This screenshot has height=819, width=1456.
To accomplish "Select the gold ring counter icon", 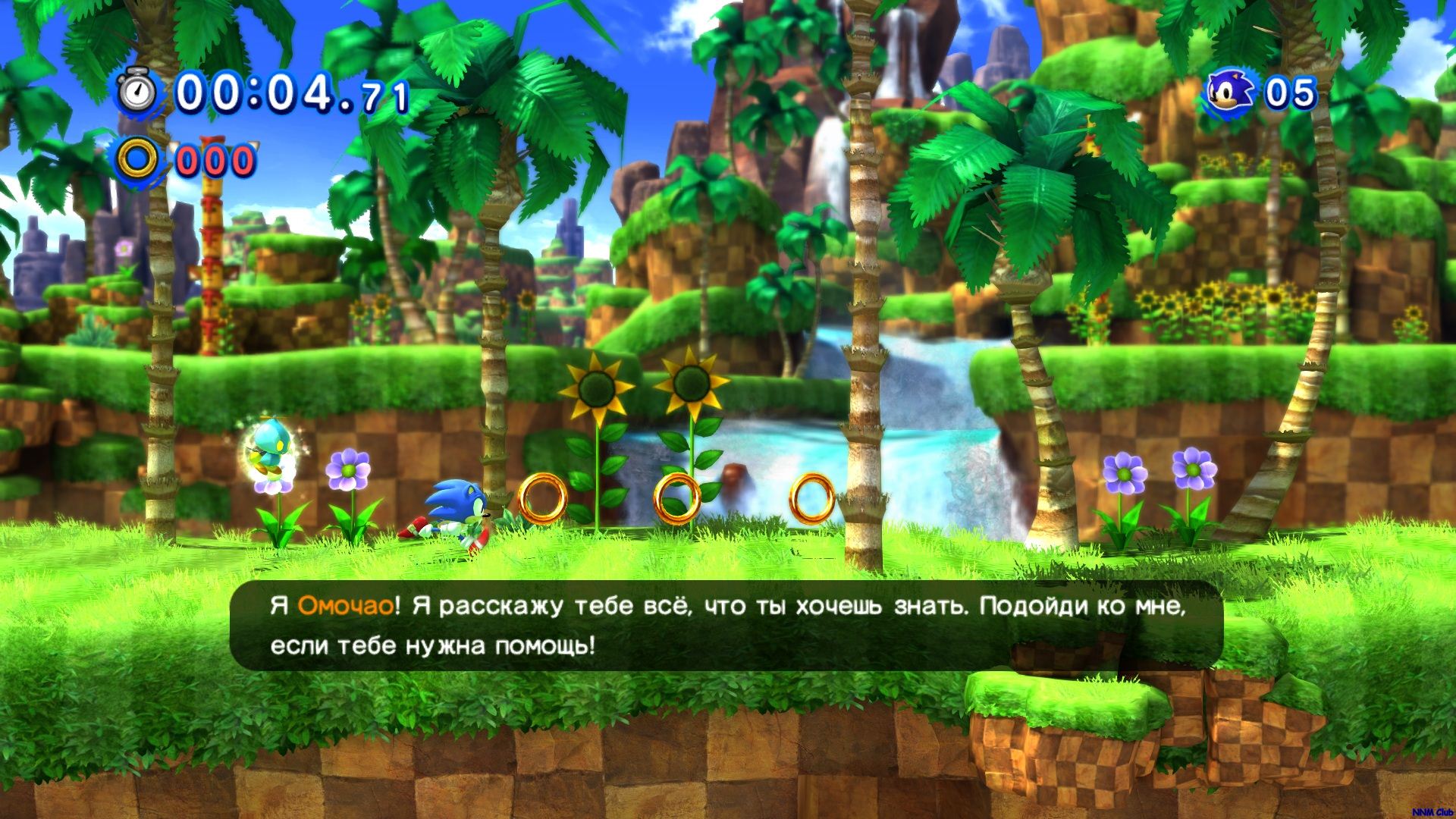I will pos(138,160).
